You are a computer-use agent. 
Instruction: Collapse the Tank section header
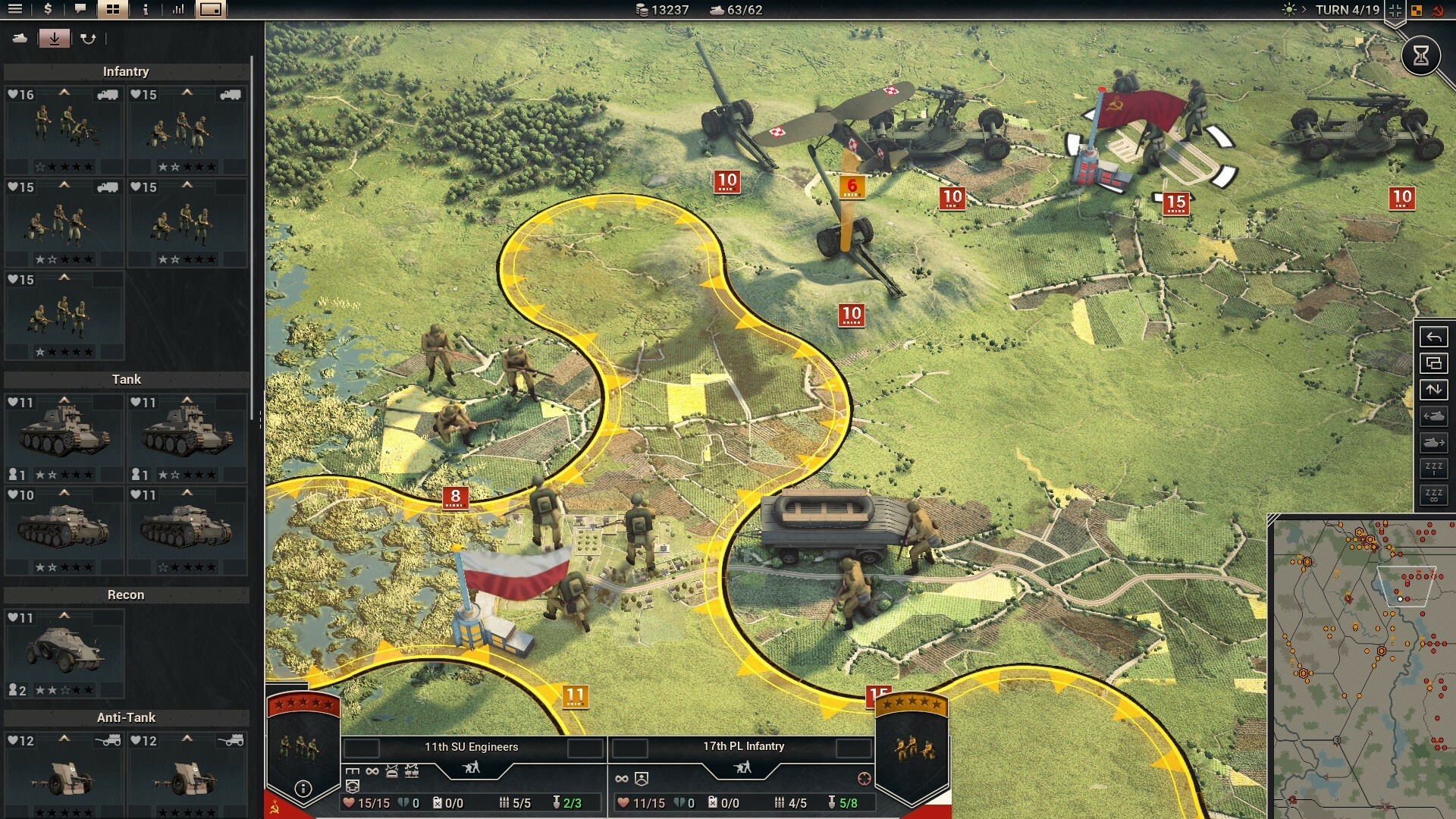click(x=126, y=379)
